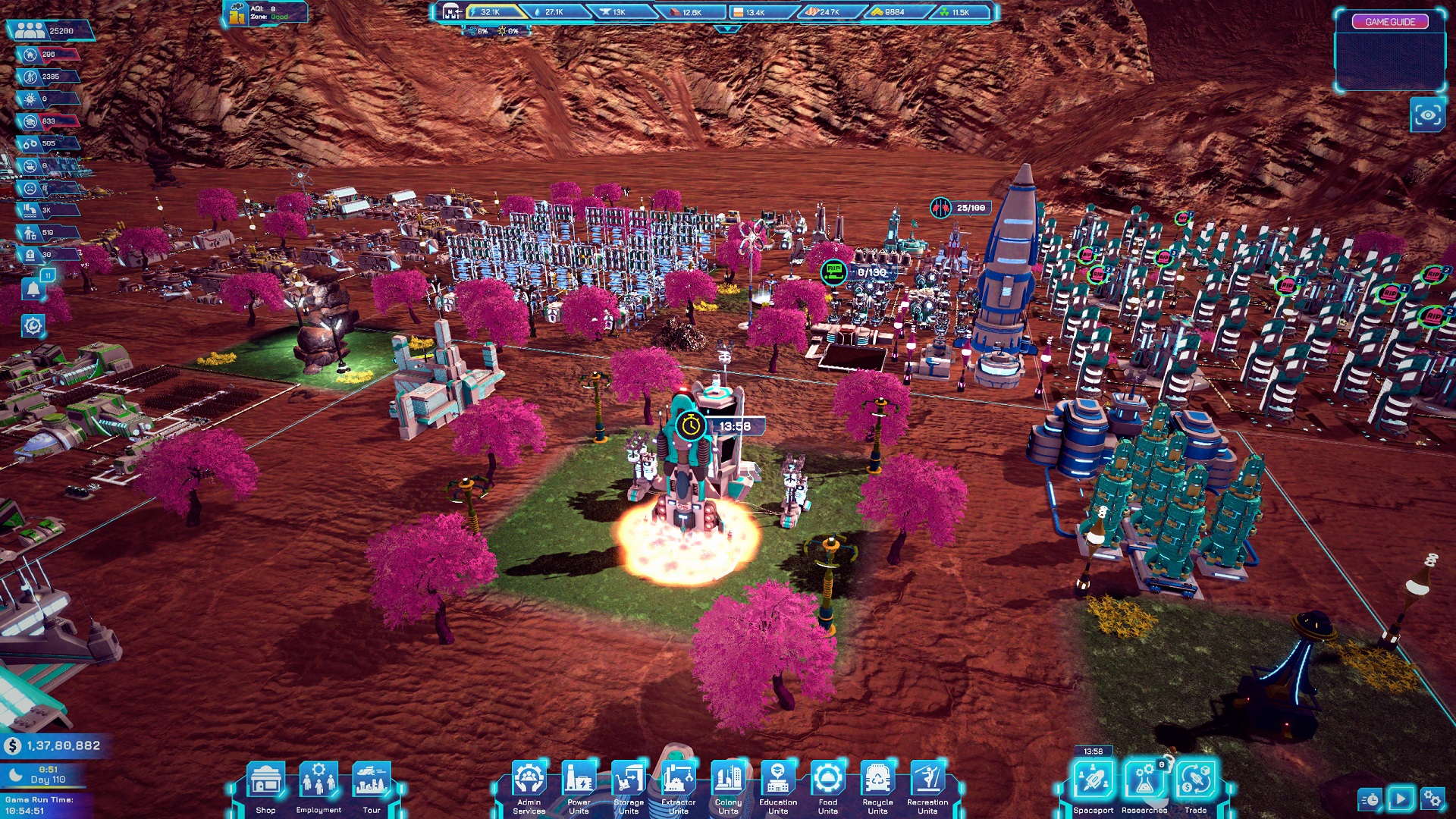This screenshot has height=819, width=1456.
Task: Open the notifications bell
Action: [33, 289]
